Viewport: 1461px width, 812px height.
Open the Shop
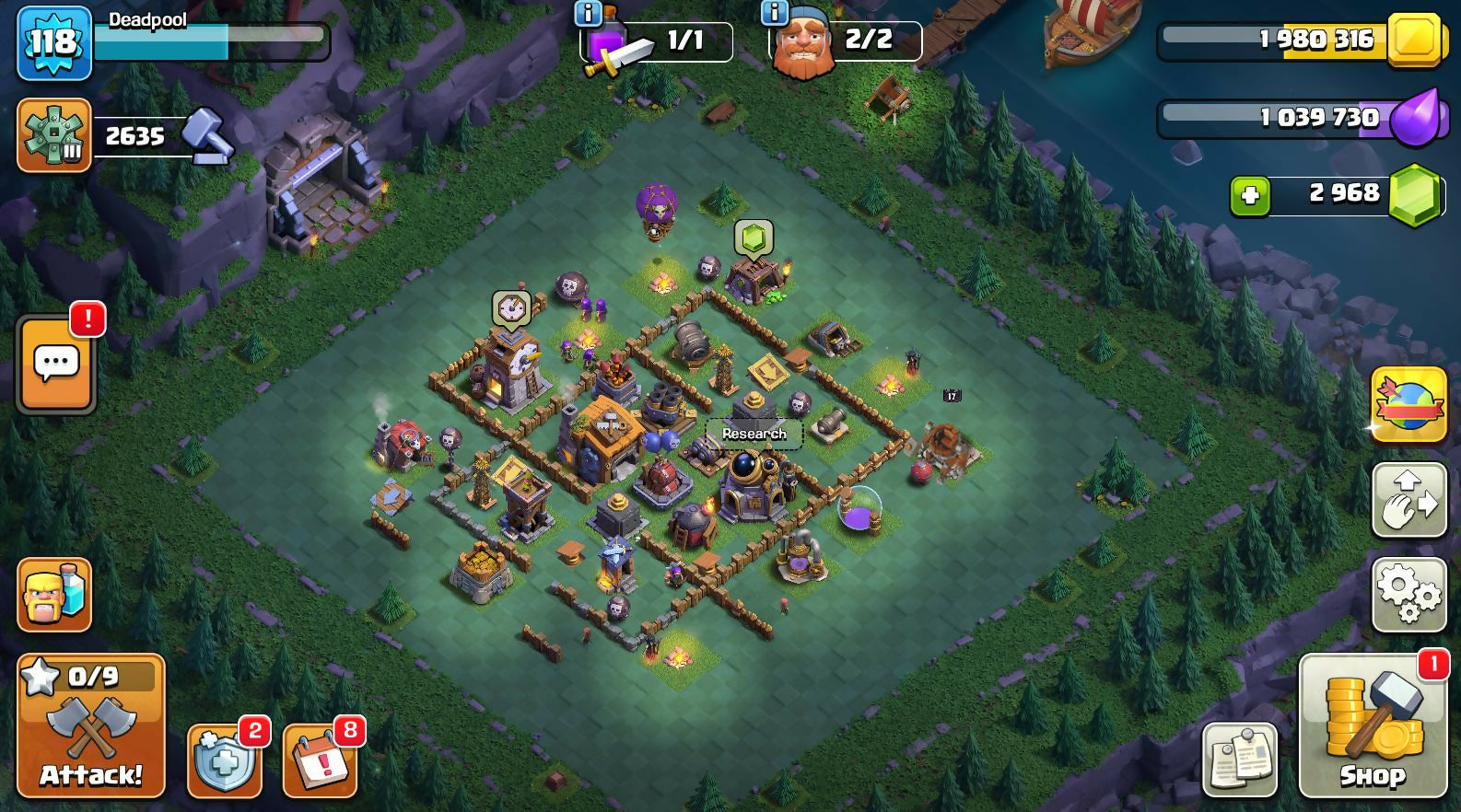pyautogui.click(x=1373, y=725)
